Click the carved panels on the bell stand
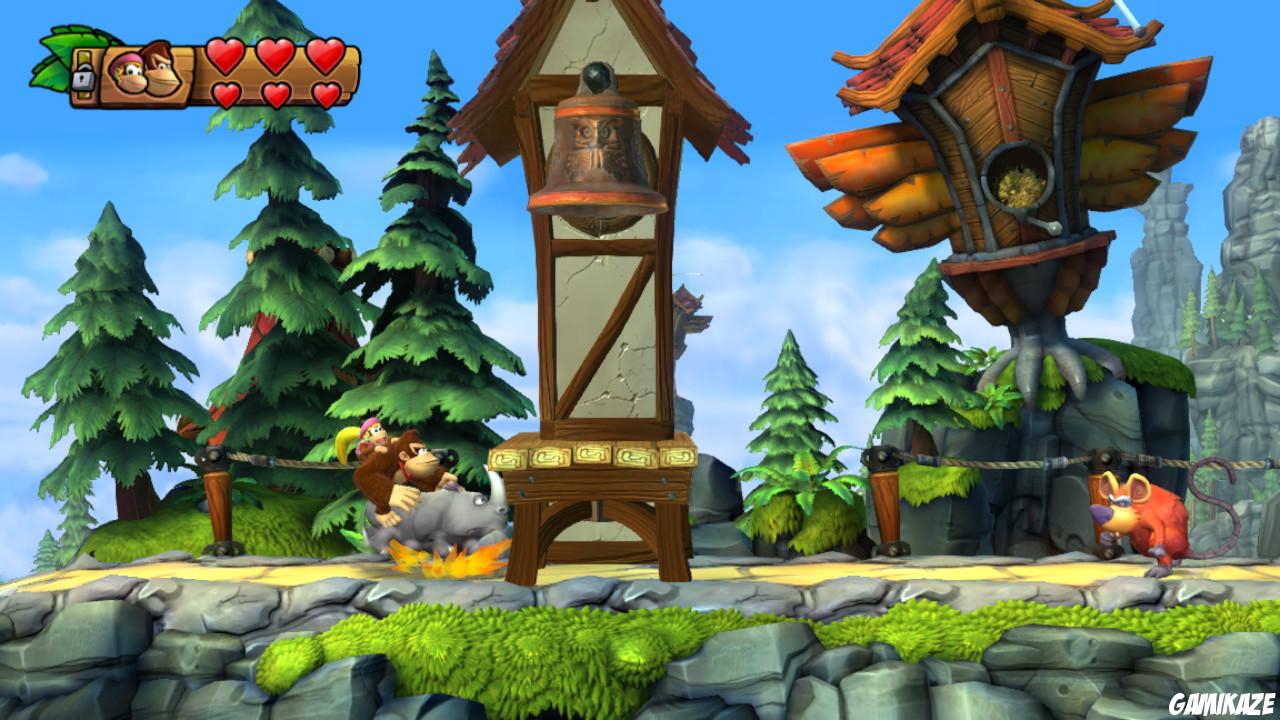 592,456
